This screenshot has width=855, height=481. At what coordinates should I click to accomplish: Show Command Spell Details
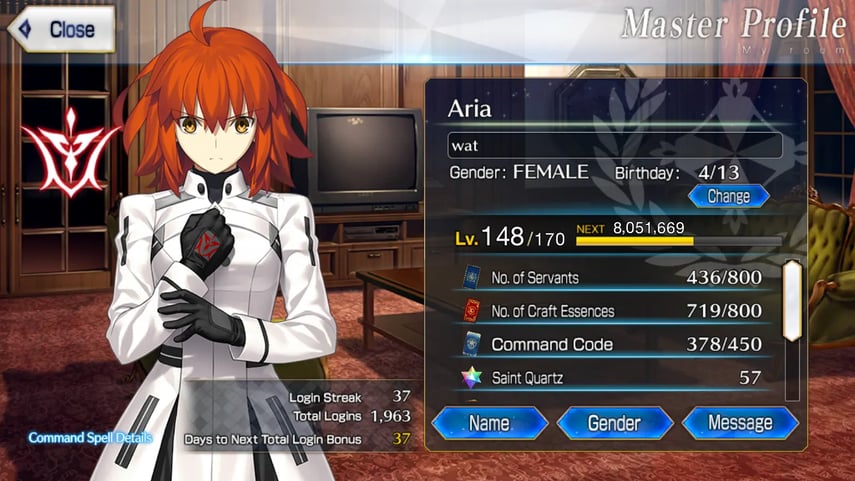tap(91, 438)
